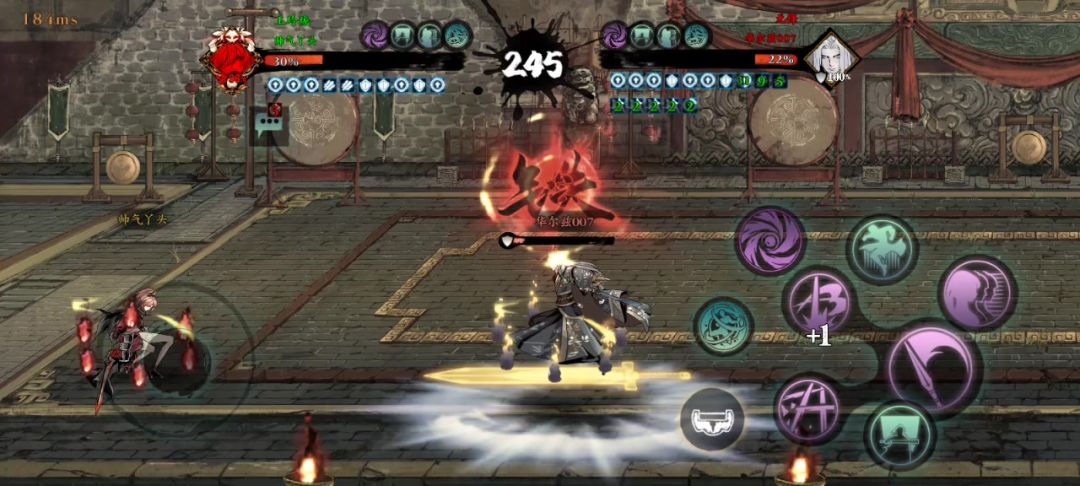Activate the teal seated-figure skill
The width and height of the screenshot is (1080, 486).
pyautogui.click(x=900, y=435)
